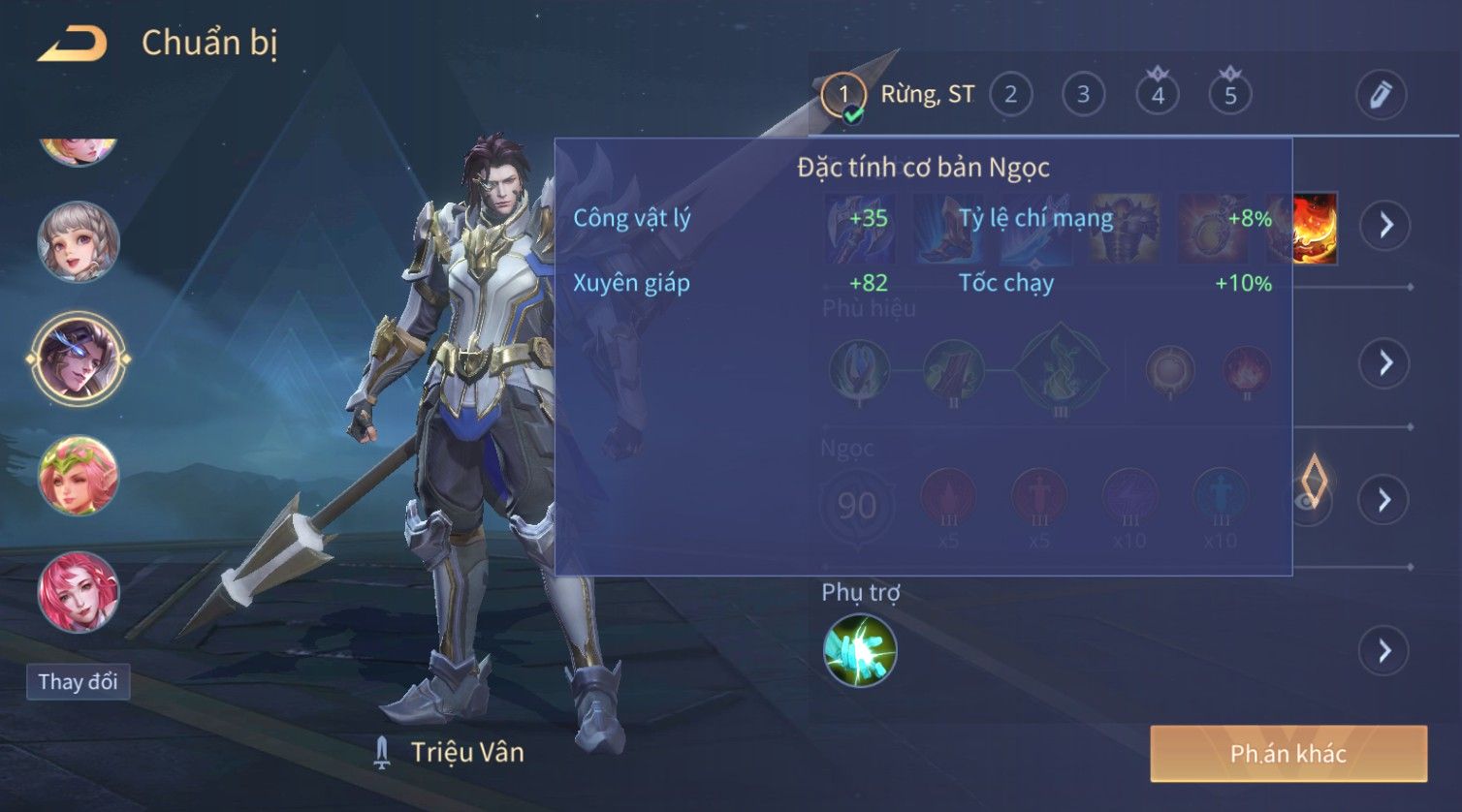Expand the Ngọc row arrow
1462x812 pixels.
pos(1383,500)
